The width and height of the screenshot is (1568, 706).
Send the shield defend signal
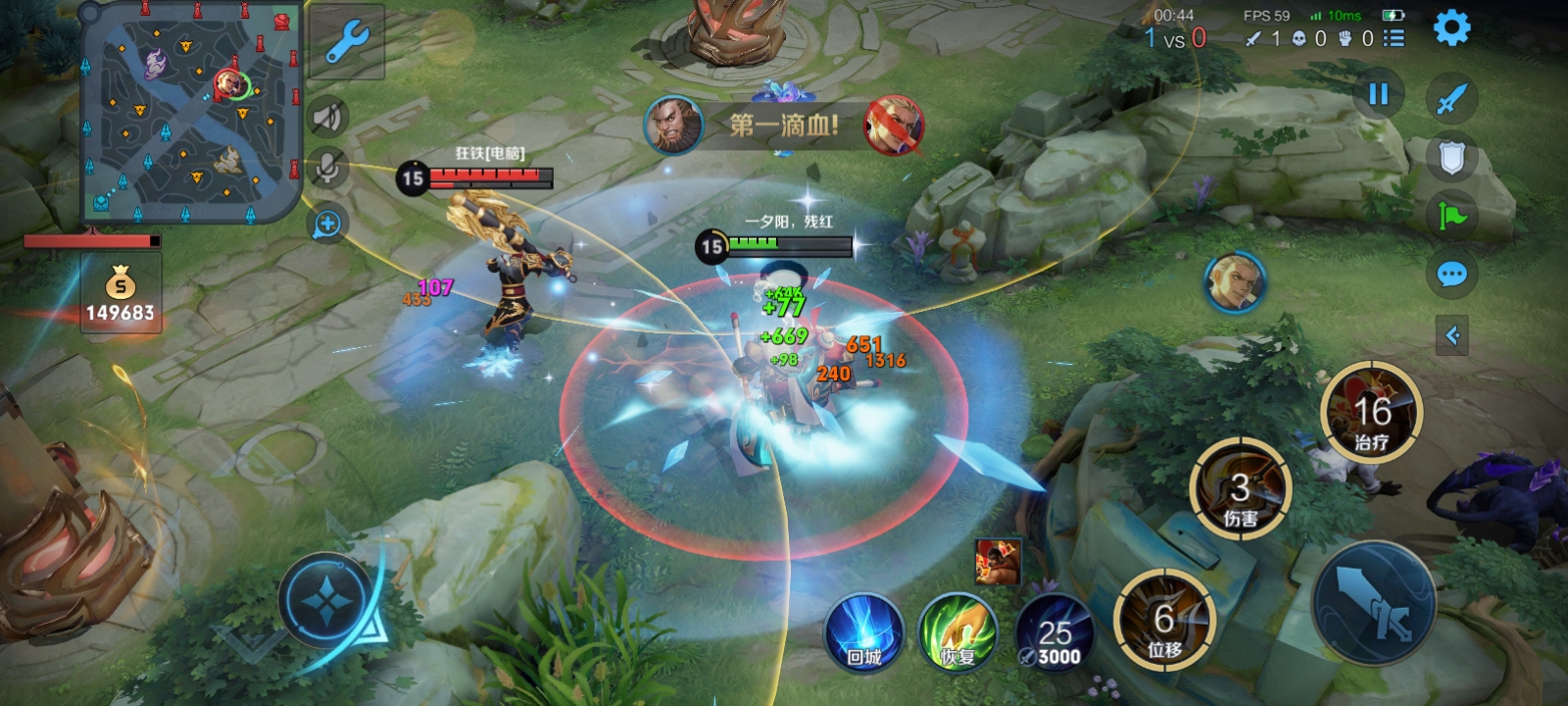(1451, 157)
